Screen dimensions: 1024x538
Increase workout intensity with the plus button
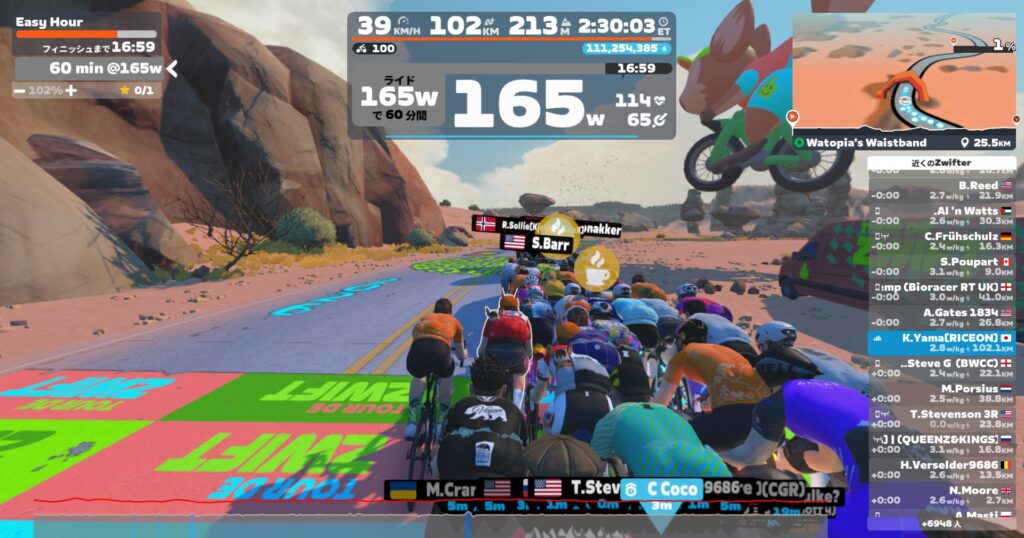click(71, 90)
